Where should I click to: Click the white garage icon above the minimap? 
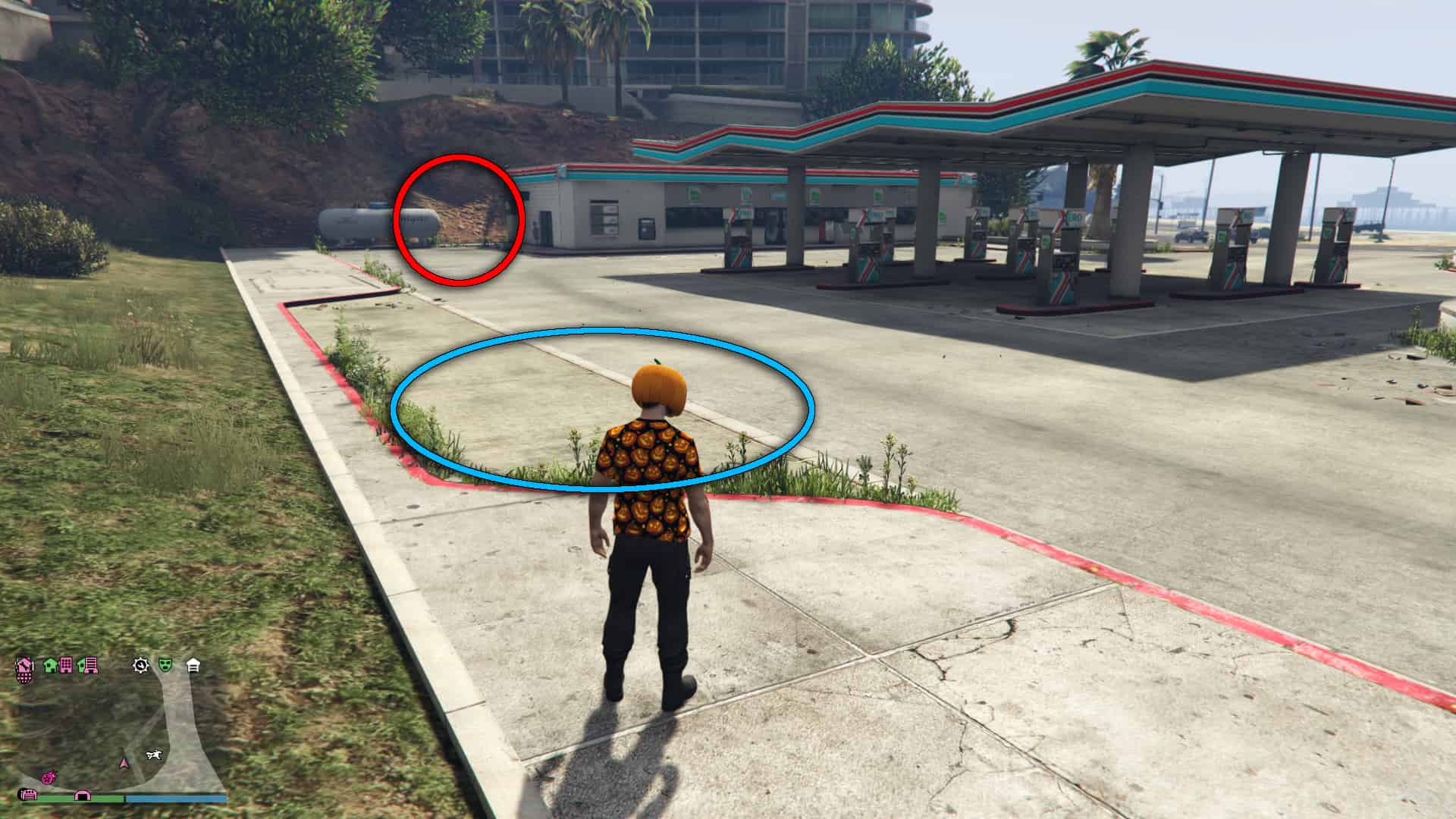coord(193,665)
